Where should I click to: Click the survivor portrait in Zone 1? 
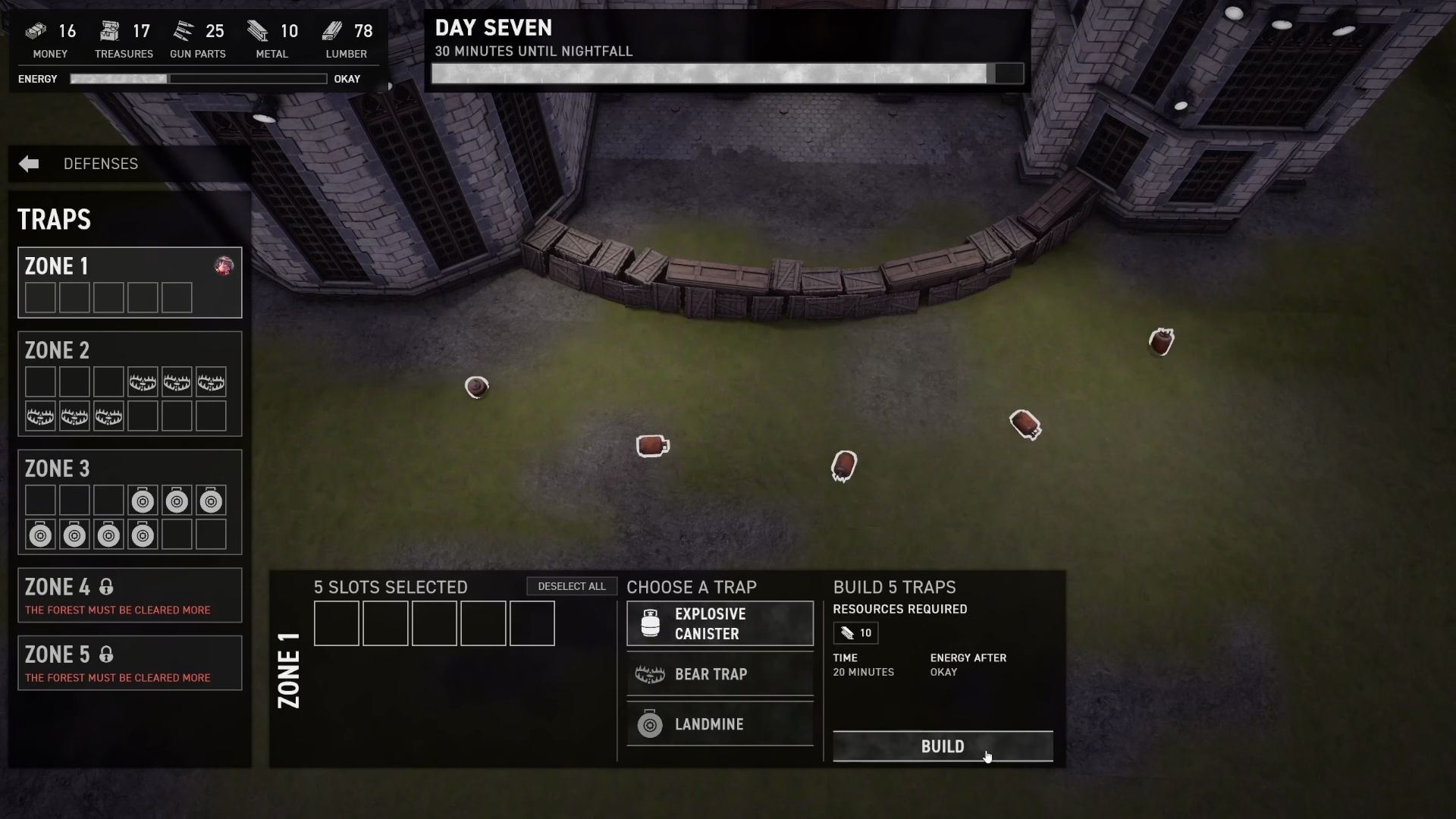coord(224,266)
